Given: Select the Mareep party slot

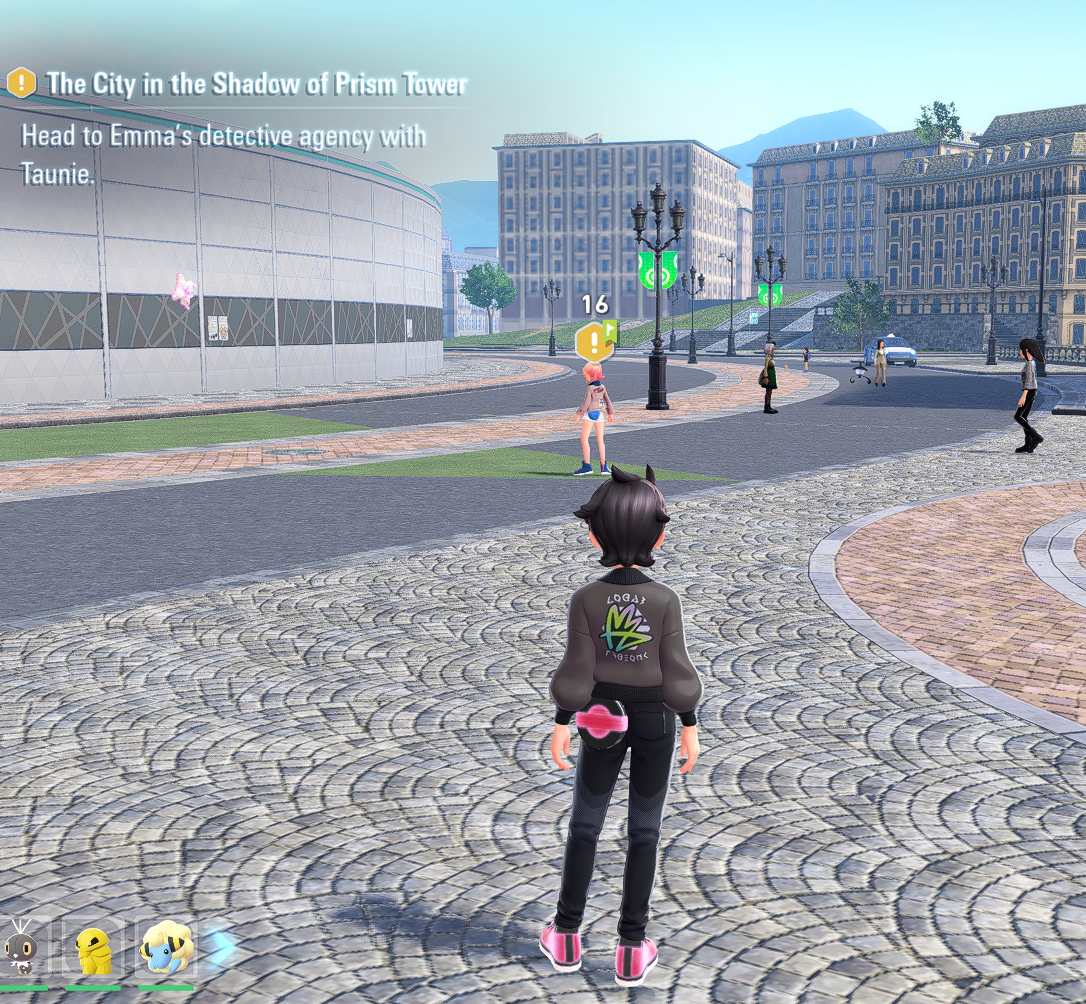Looking at the screenshot, I should point(166,948).
